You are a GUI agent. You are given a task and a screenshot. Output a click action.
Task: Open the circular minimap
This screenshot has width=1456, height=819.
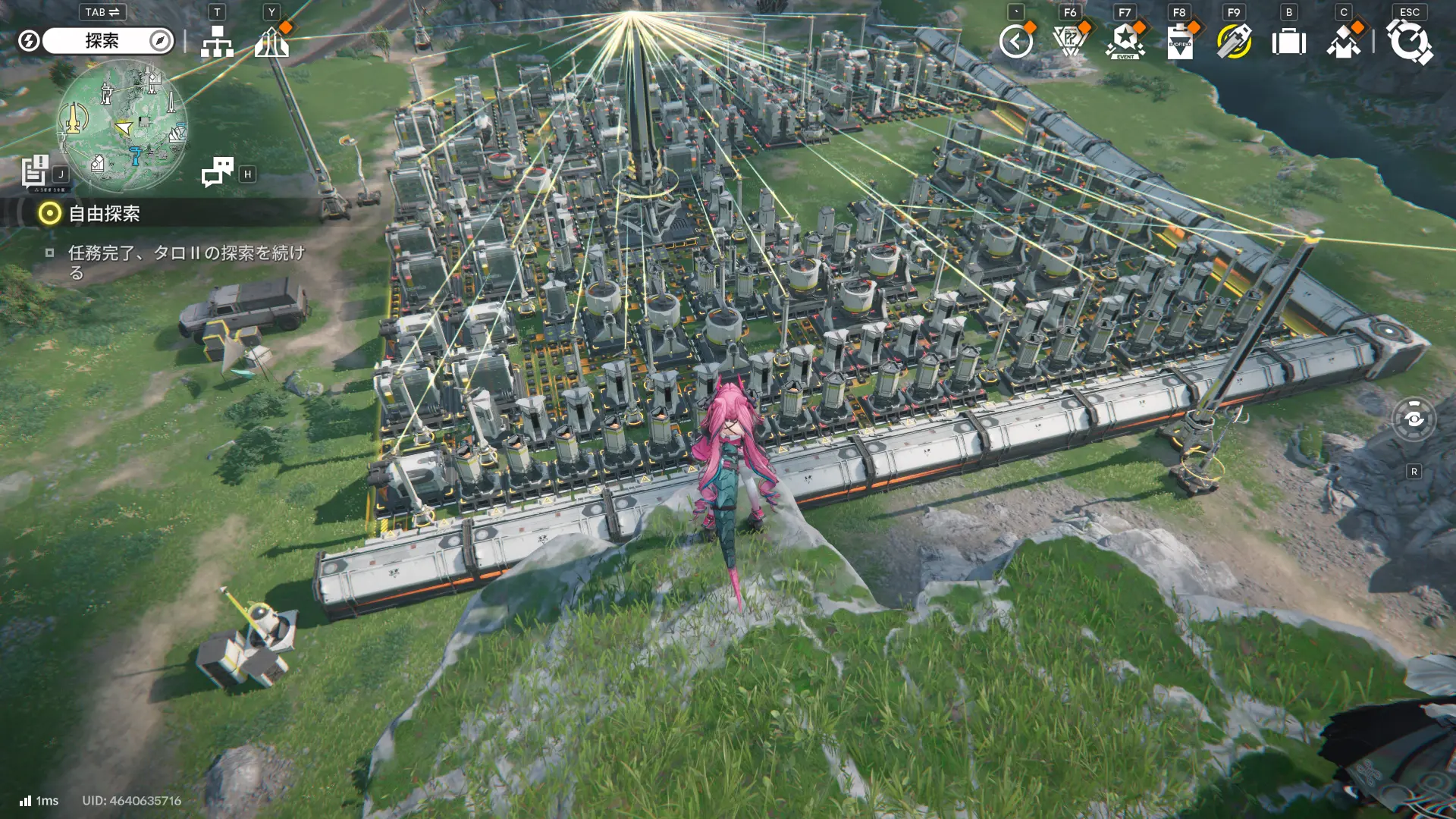coord(123,125)
